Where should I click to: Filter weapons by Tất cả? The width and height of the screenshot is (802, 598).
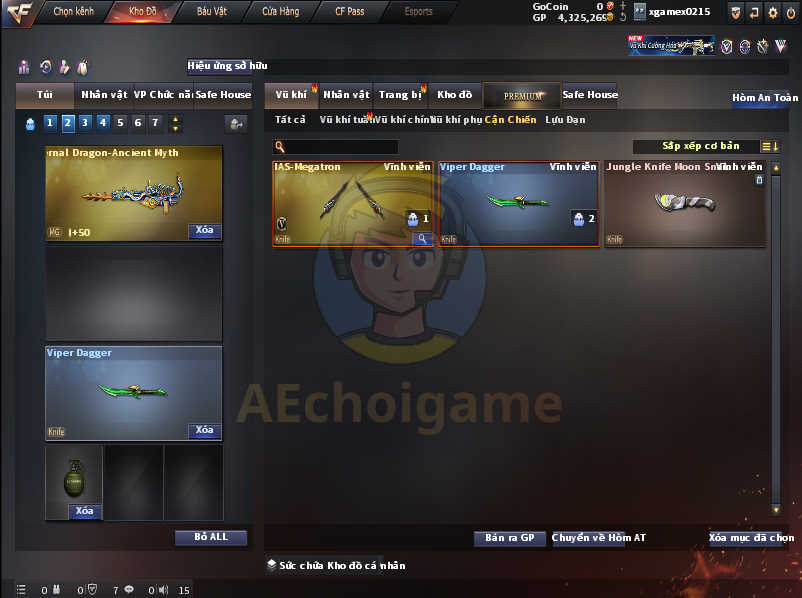point(289,120)
